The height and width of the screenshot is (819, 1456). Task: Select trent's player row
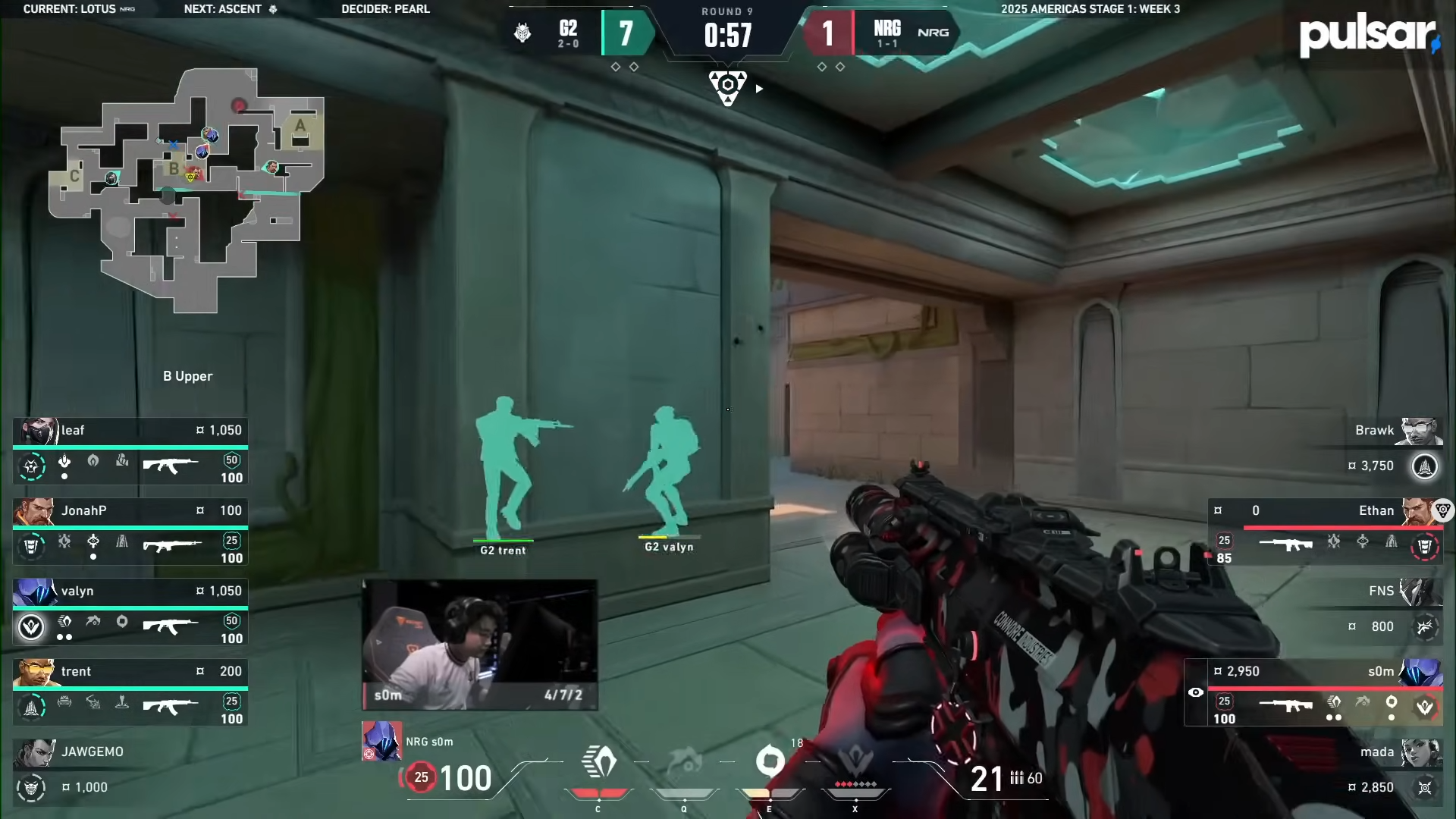click(x=130, y=693)
